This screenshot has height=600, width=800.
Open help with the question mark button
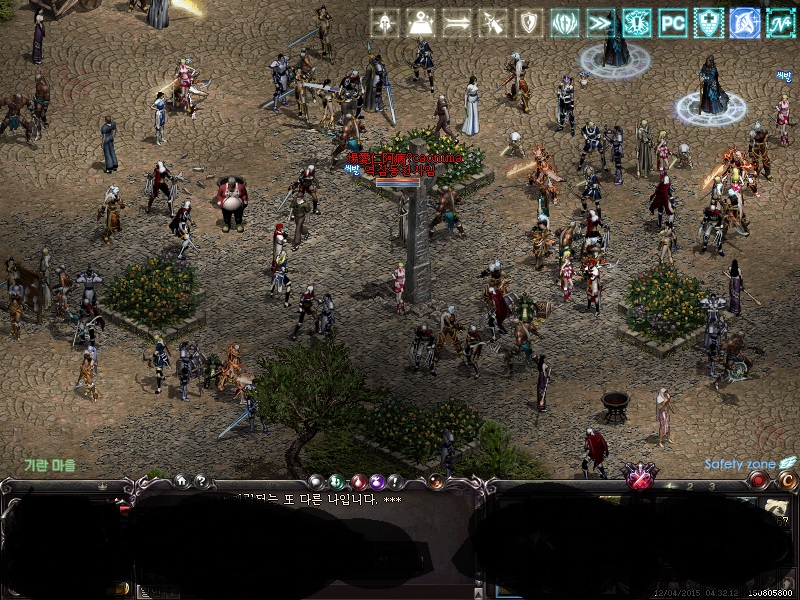tap(199, 481)
